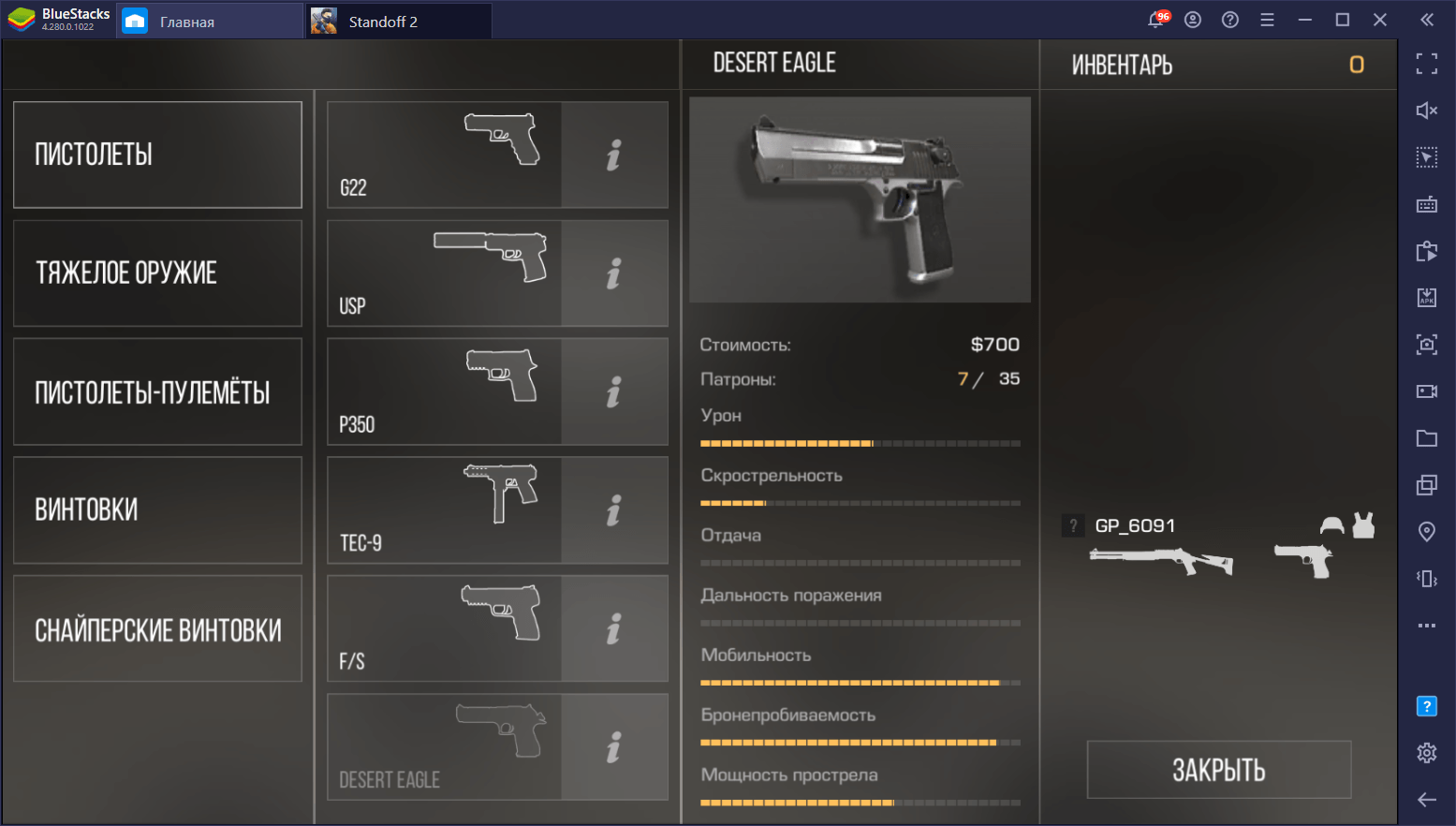Select the Пистолеты-пулемёты category
This screenshot has width=1456, height=826.
(x=157, y=391)
